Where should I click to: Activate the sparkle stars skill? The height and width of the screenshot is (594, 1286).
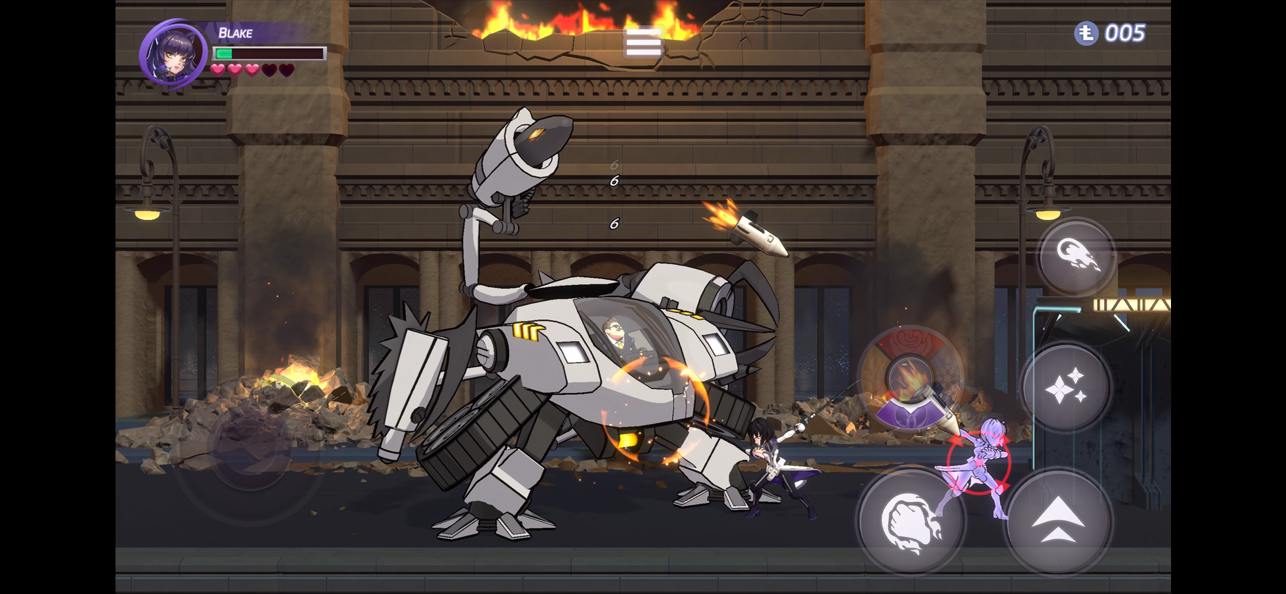pyautogui.click(x=1066, y=387)
